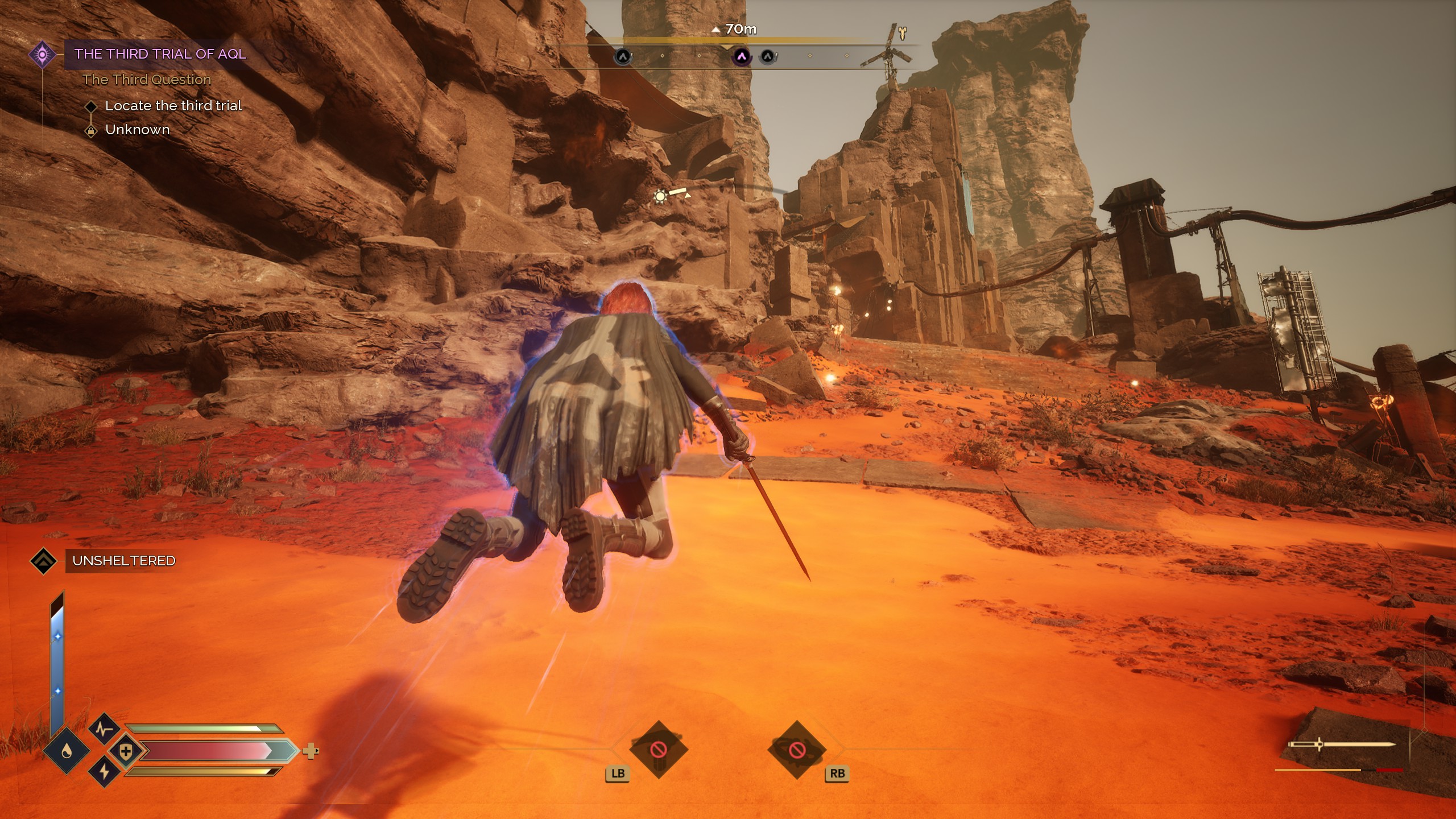
Task: Click the golden figure icon by compass
Action: pyautogui.click(x=903, y=32)
